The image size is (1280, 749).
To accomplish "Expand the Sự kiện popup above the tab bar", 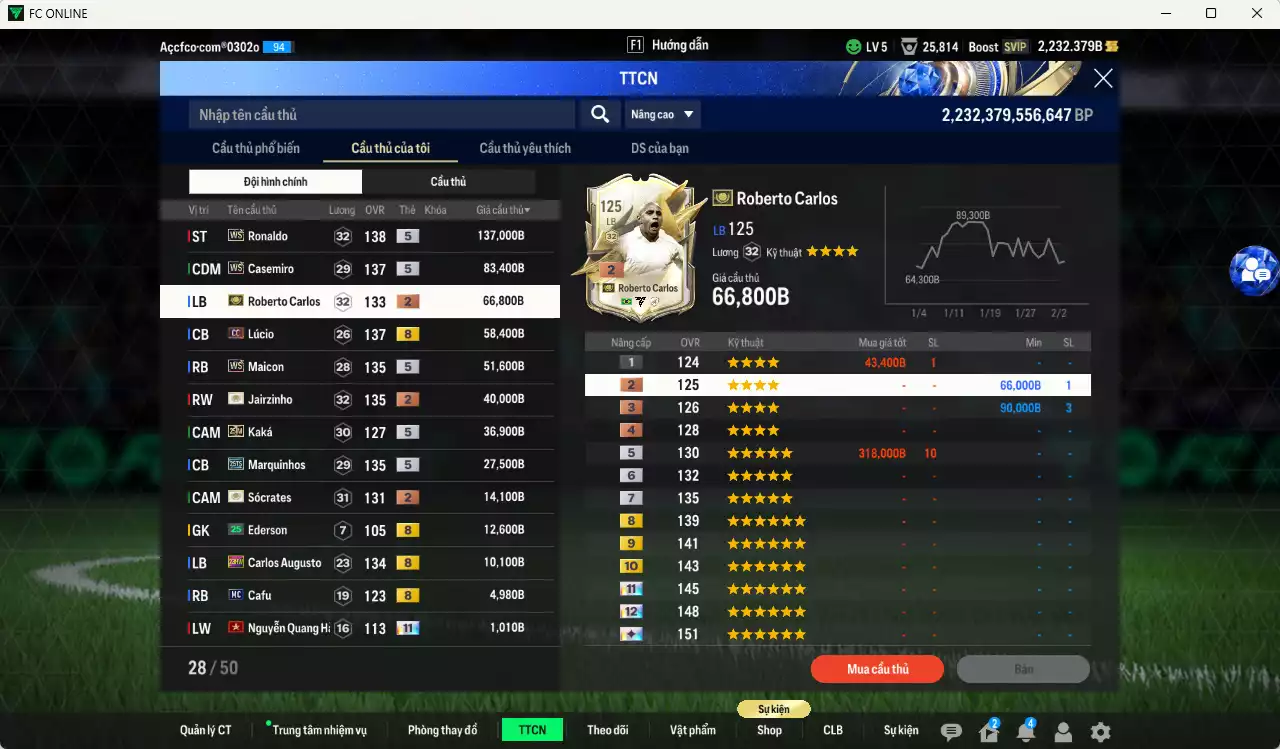I will coord(774,708).
